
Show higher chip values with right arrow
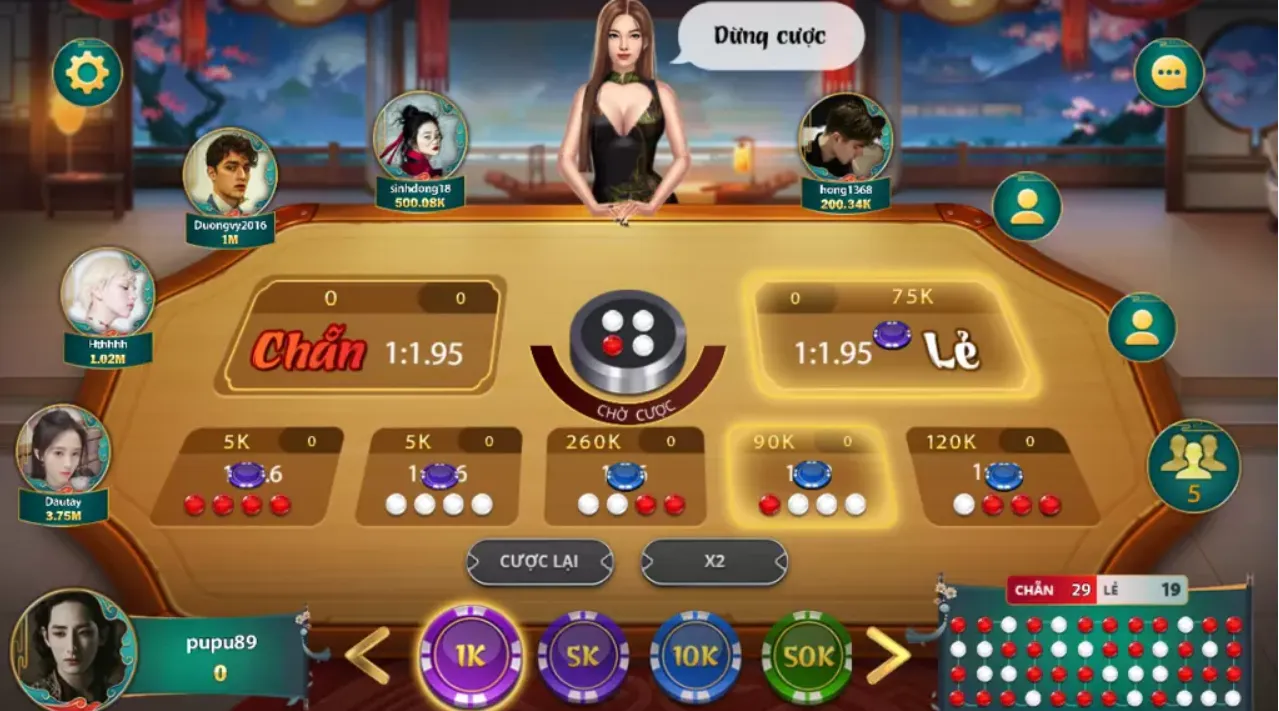pos(887,655)
